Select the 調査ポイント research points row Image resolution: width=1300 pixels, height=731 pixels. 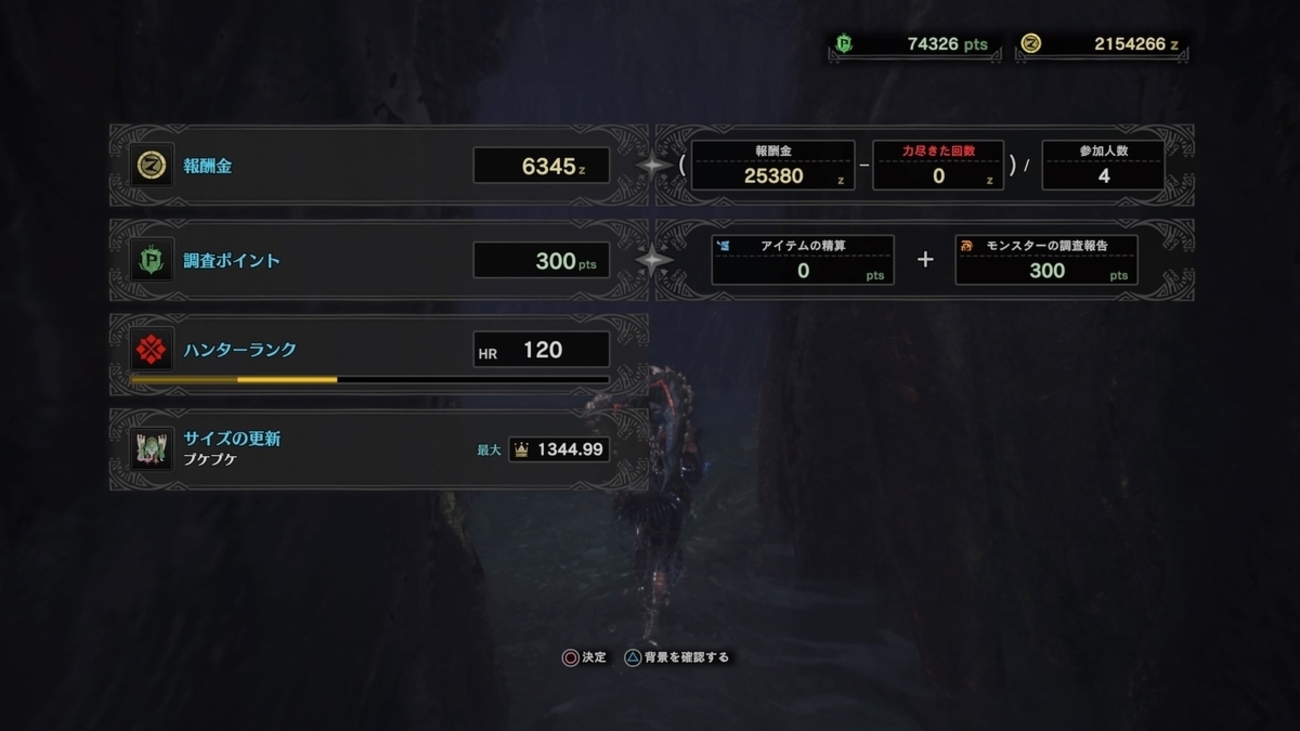pyautogui.click(x=378, y=261)
